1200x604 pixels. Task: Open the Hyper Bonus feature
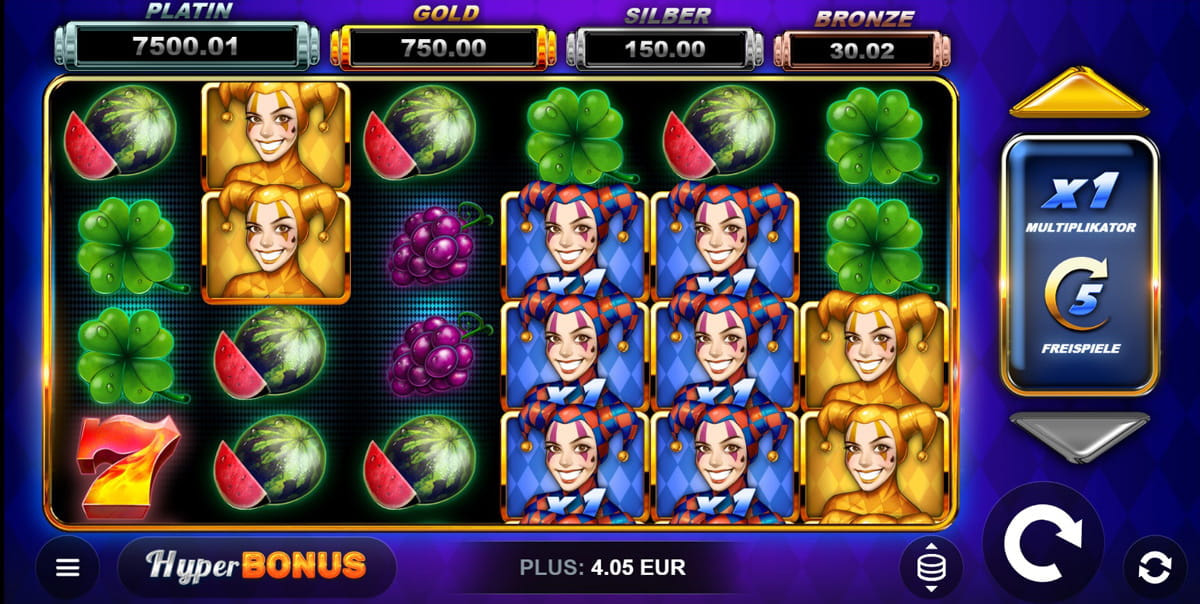click(256, 567)
